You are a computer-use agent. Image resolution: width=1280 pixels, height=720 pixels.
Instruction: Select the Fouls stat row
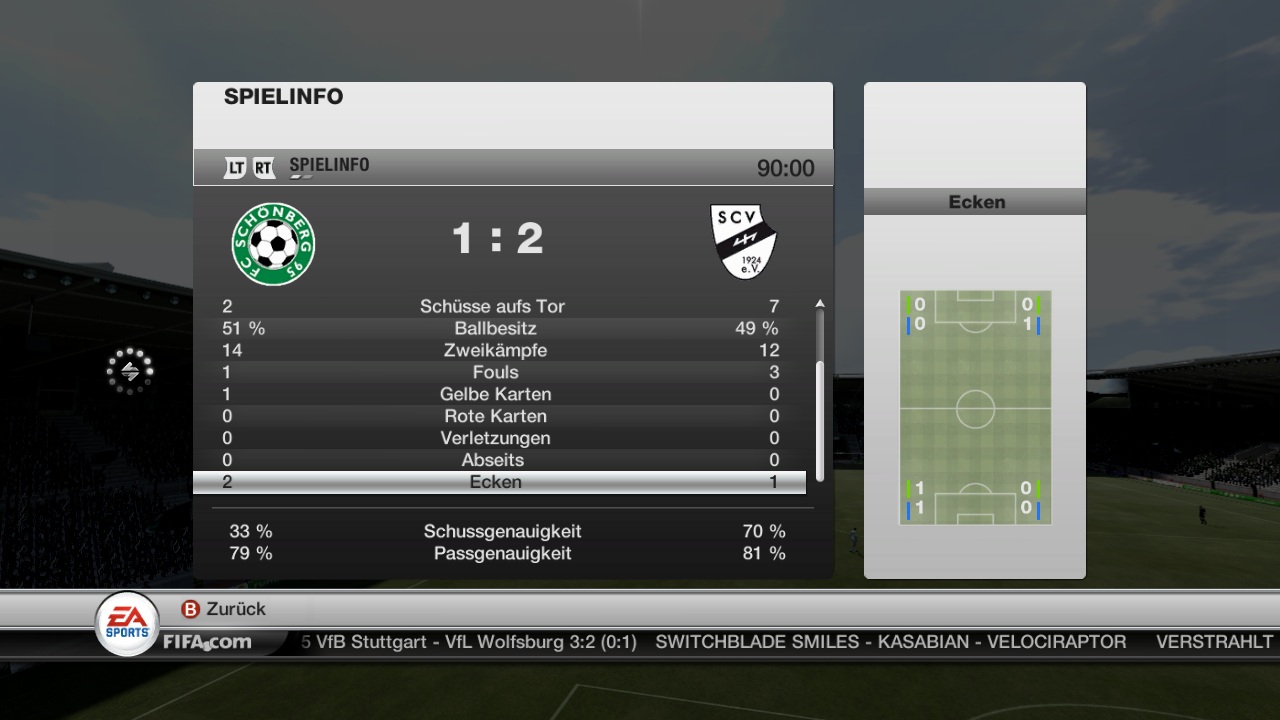click(497, 372)
